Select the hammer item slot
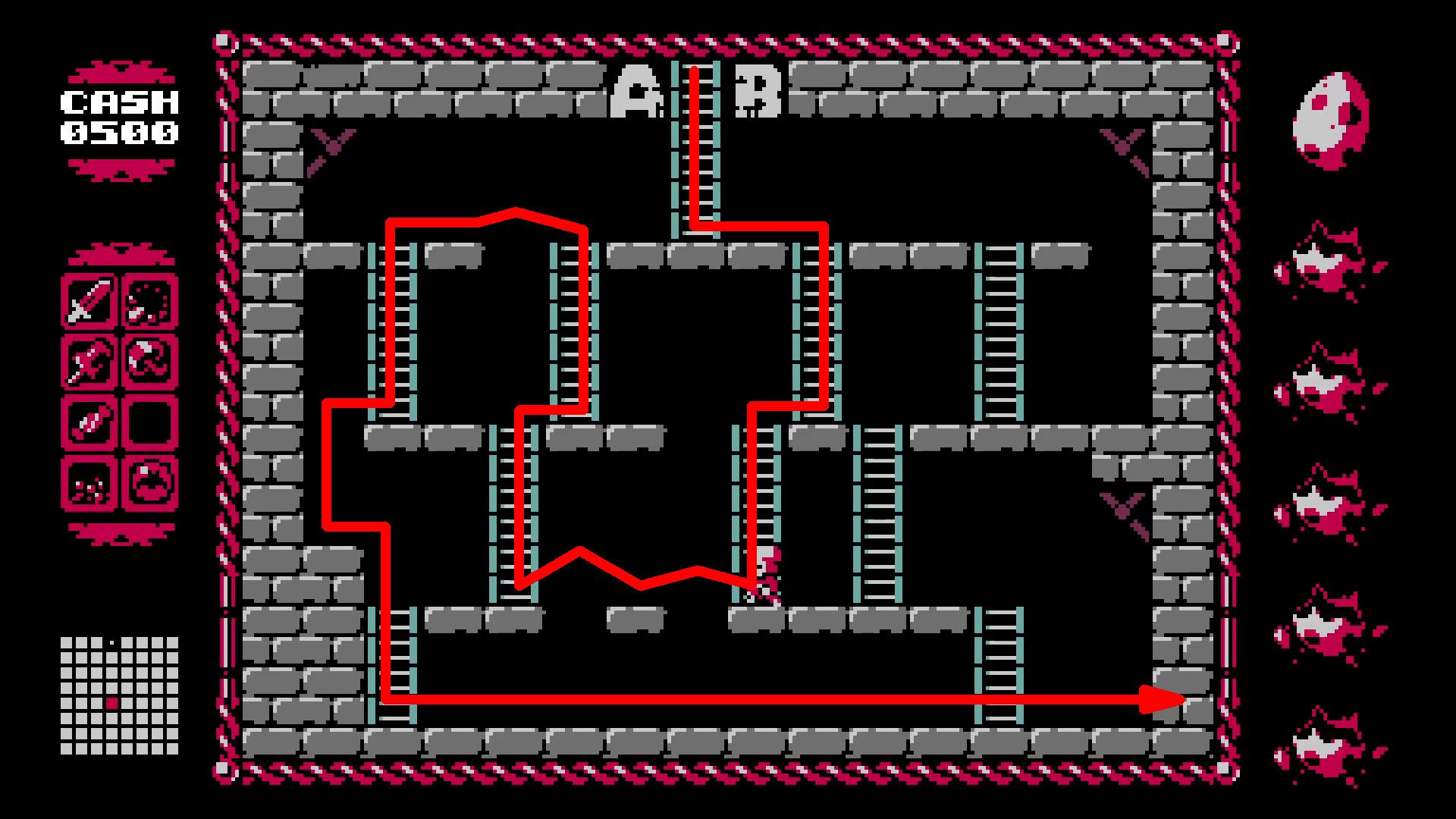 pos(93,362)
